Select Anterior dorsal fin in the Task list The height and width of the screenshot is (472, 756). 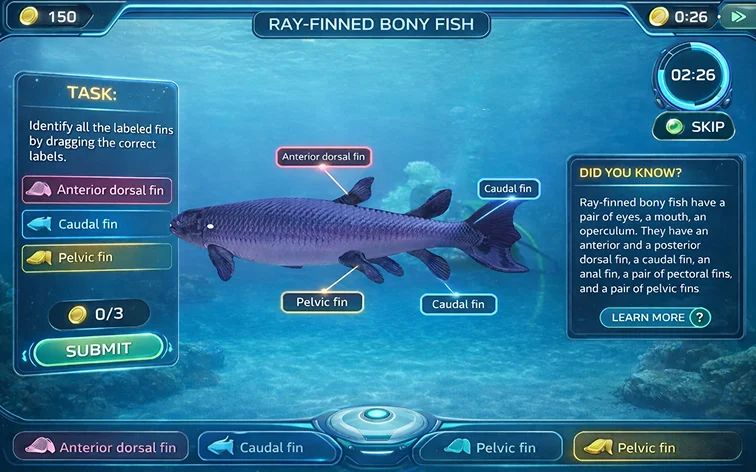pyautogui.click(x=97, y=190)
